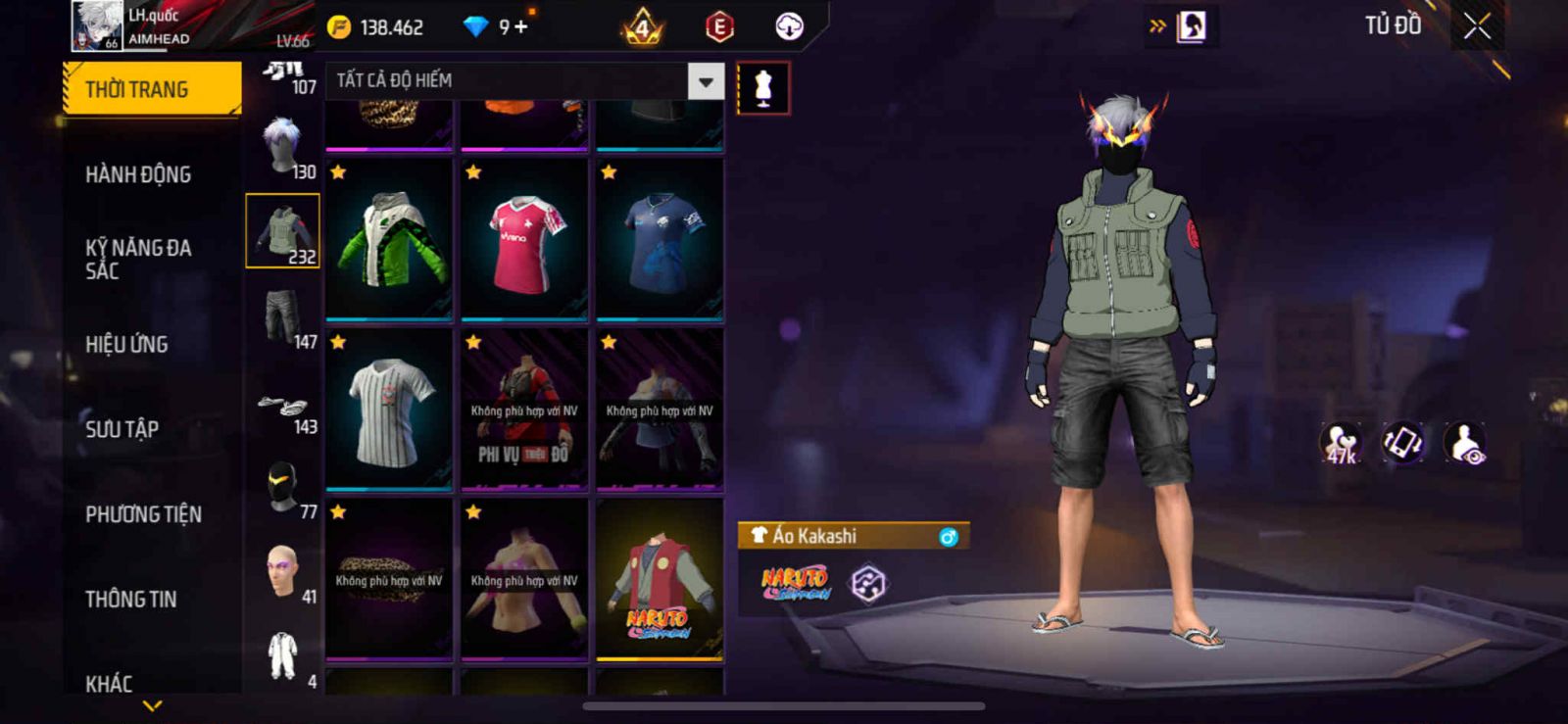The height and width of the screenshot is (724, 1568).
Task: Open the Phương Tiện tab
Action: click(x=143, y=514)
